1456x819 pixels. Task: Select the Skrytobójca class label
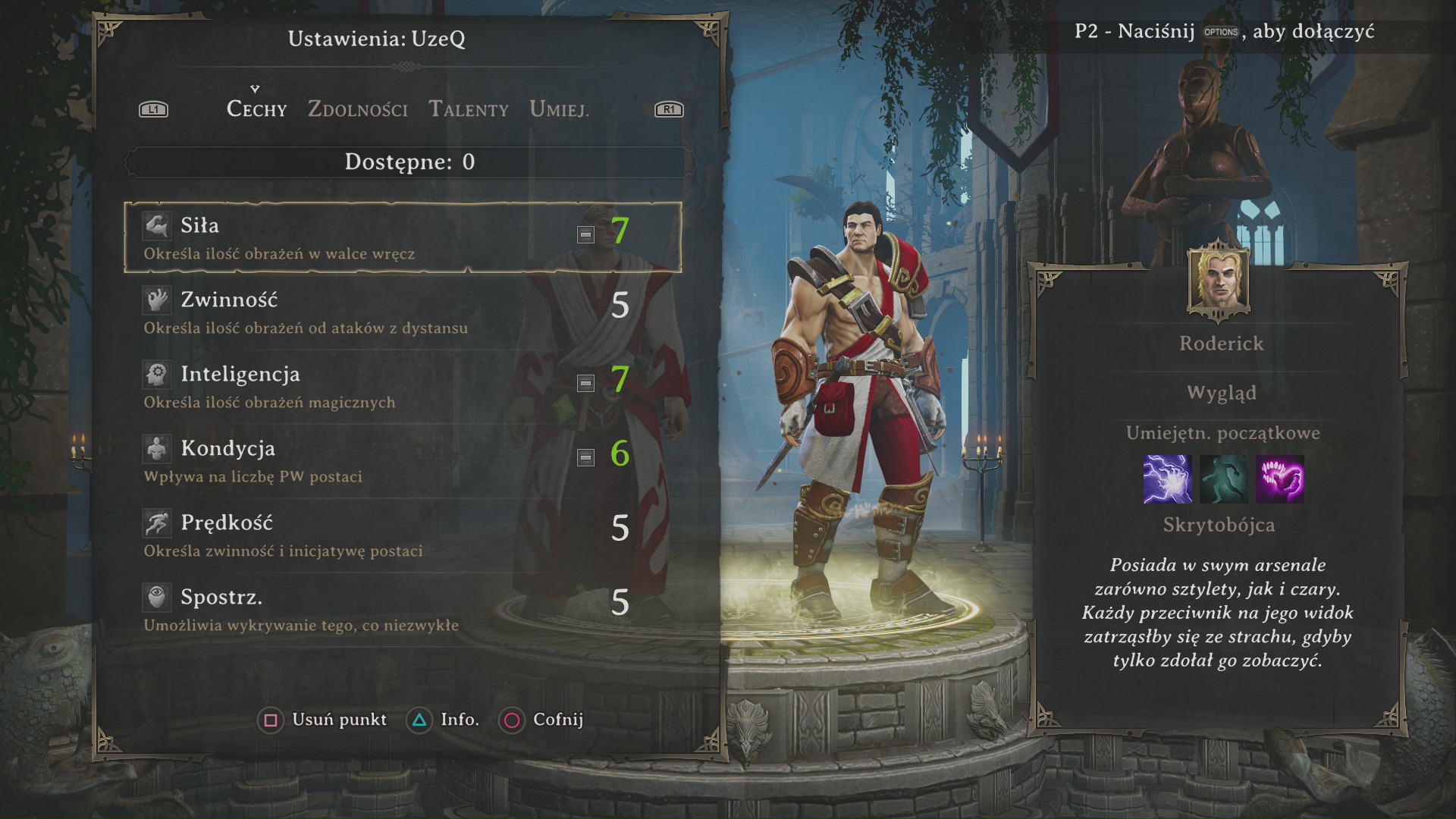point(1219,525)
